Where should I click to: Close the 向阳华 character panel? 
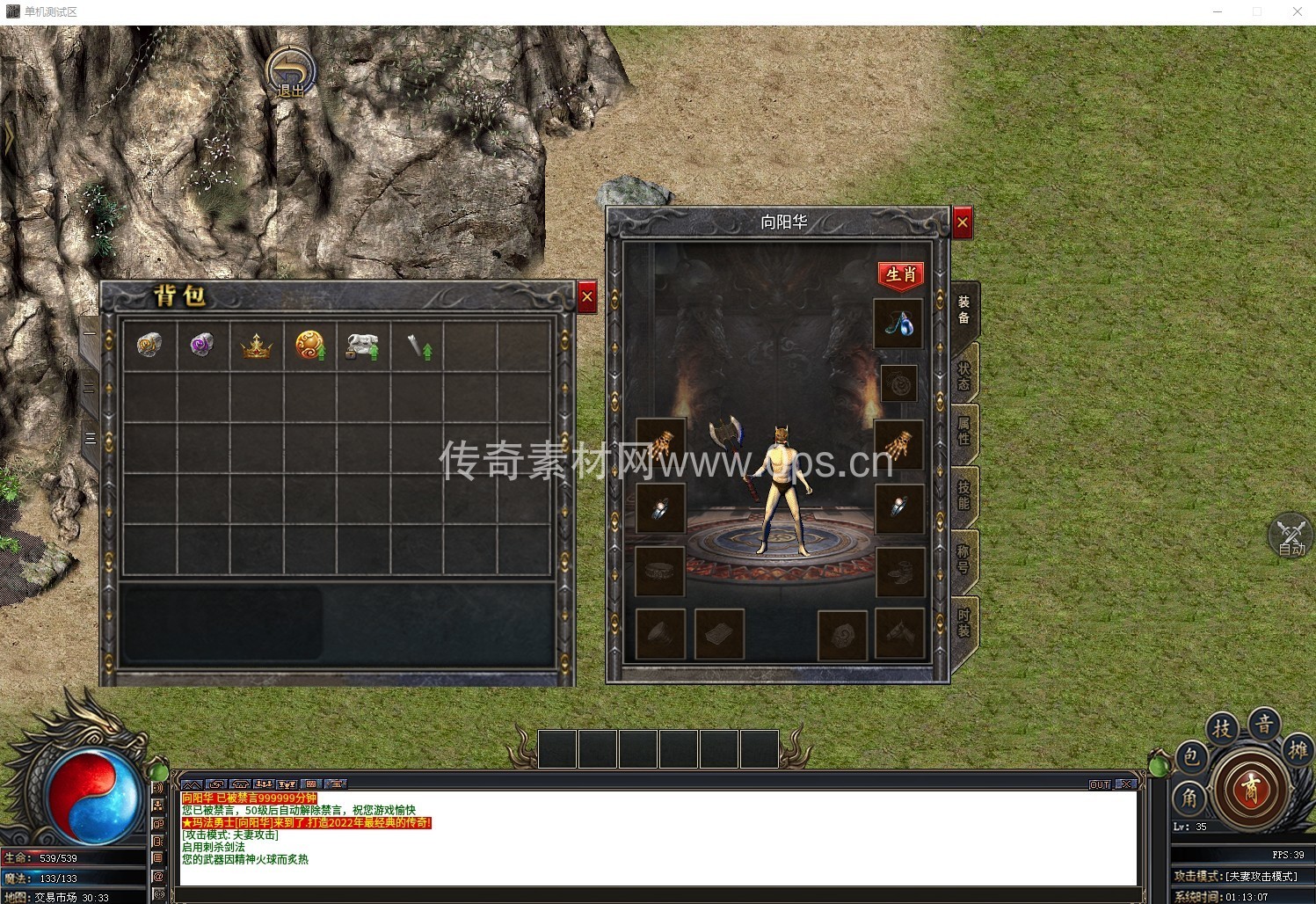point(963,222)
